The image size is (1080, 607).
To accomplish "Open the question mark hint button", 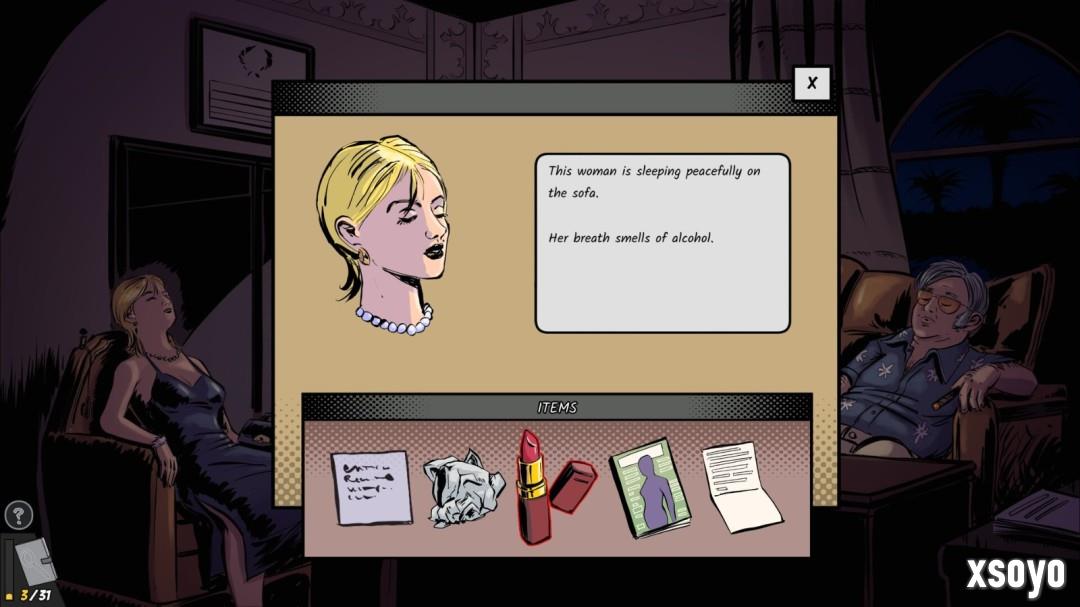I will (19, 516).
